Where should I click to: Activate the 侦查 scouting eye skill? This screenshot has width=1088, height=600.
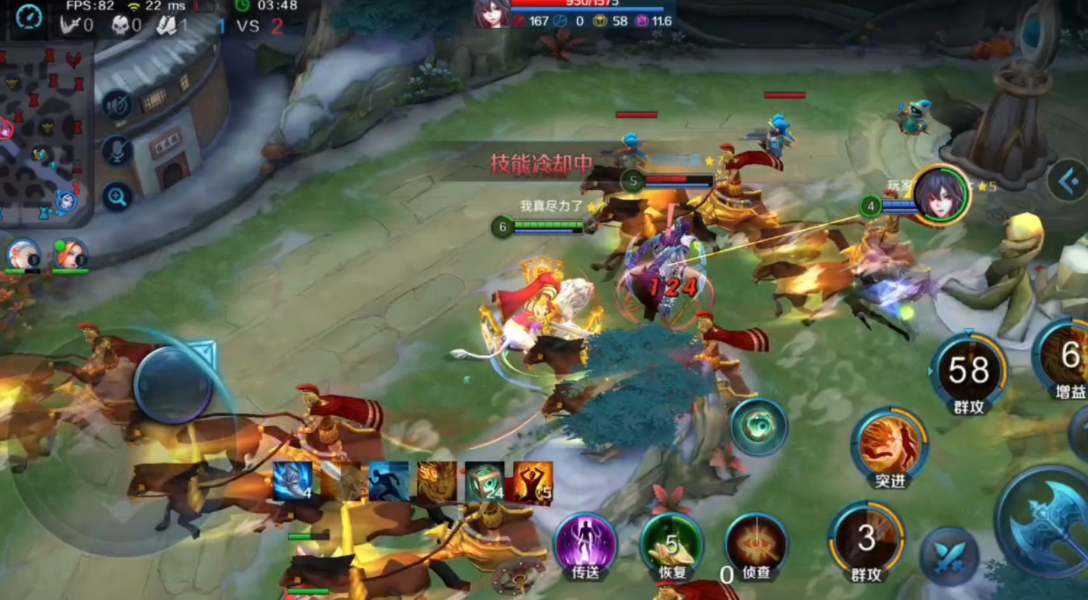pos(756,543)
